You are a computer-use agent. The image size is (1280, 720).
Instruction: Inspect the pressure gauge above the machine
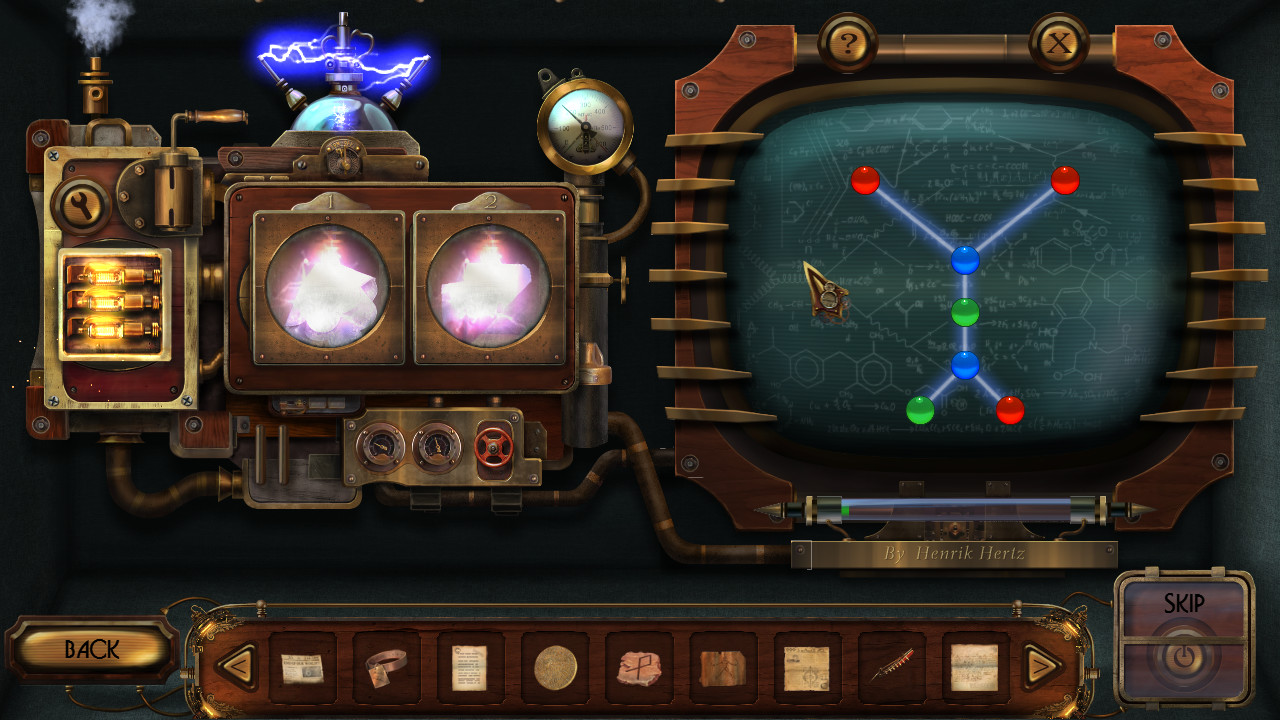(584, 125)
